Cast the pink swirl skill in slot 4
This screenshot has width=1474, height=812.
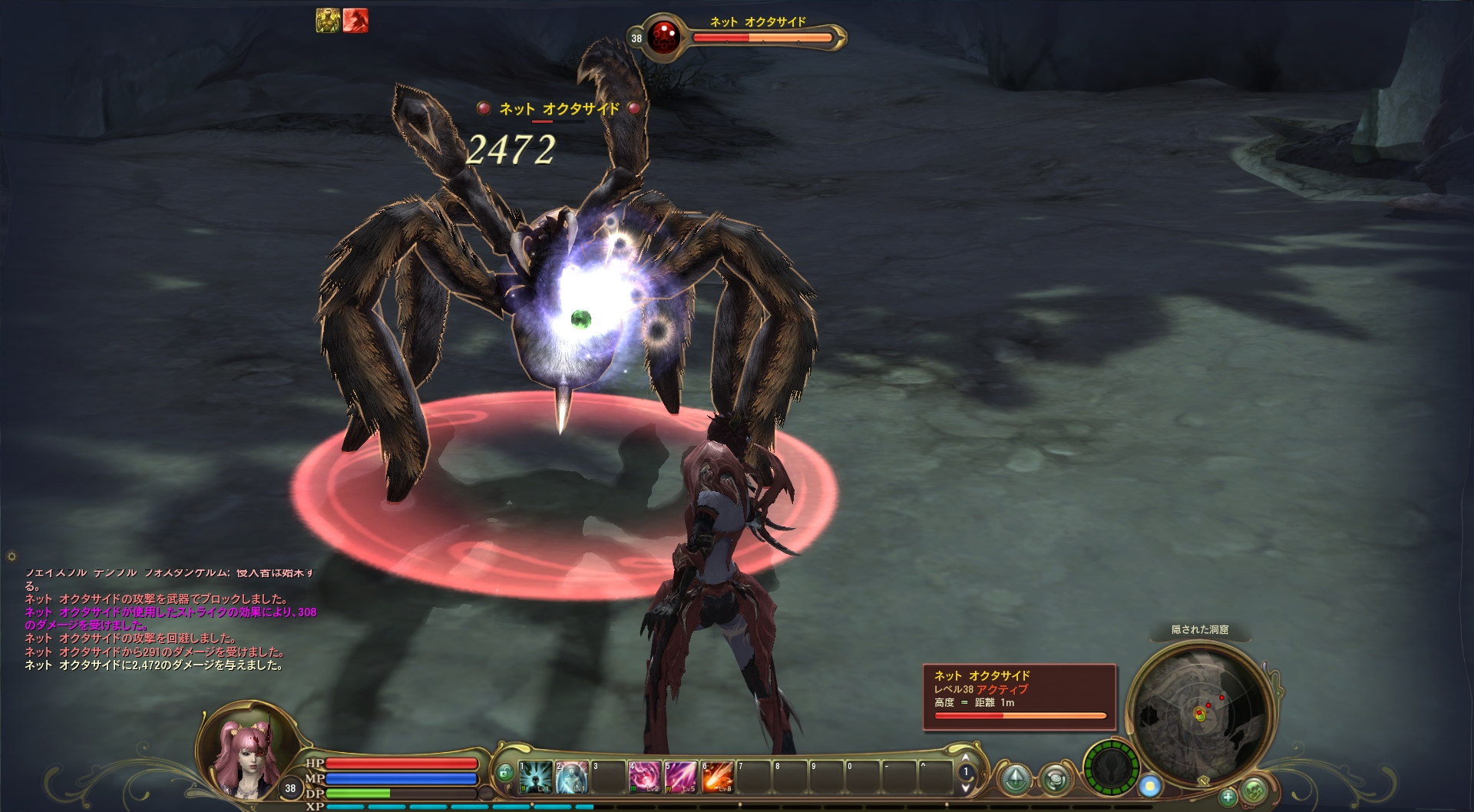coord(644,777)
